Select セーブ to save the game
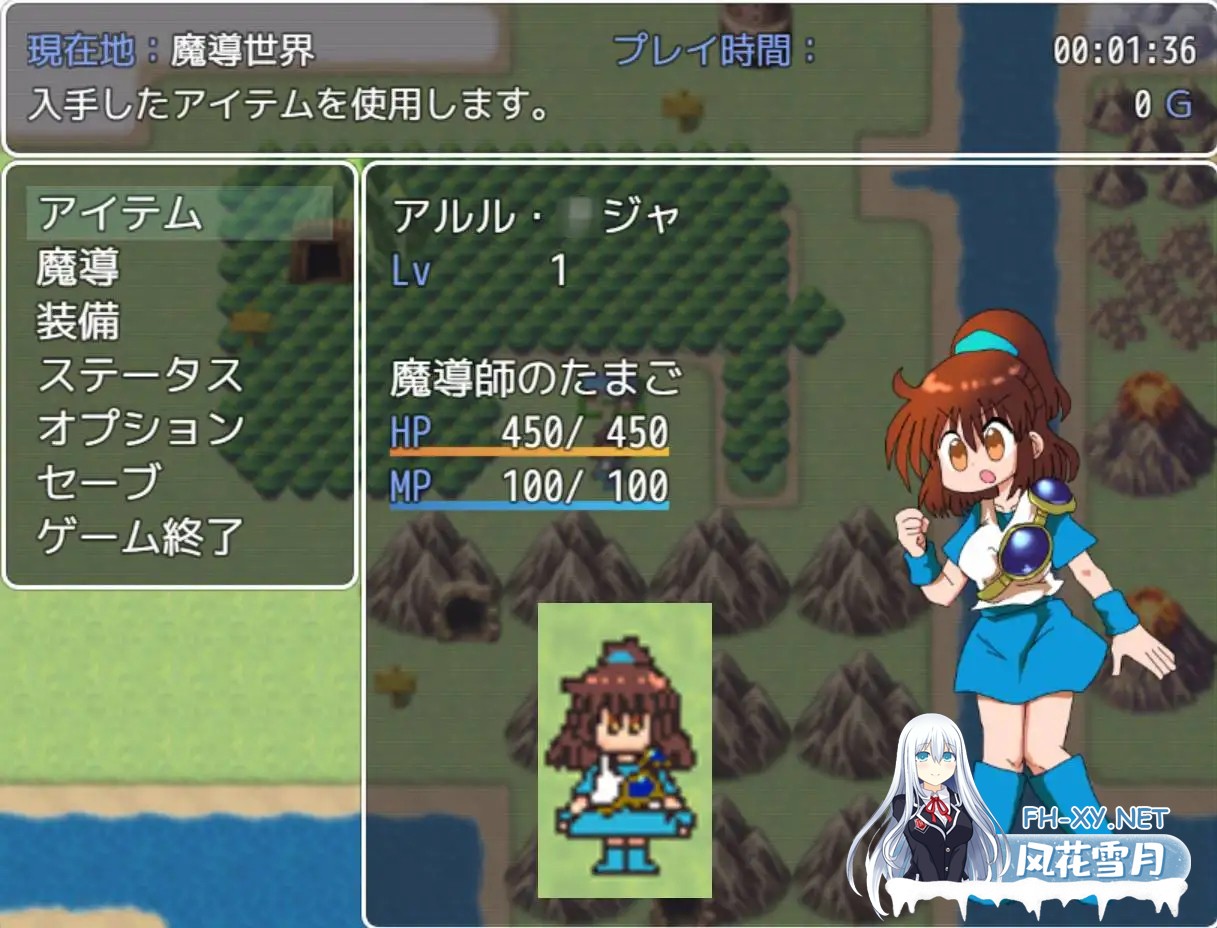Screen dimensions: 1217x928 98,484
